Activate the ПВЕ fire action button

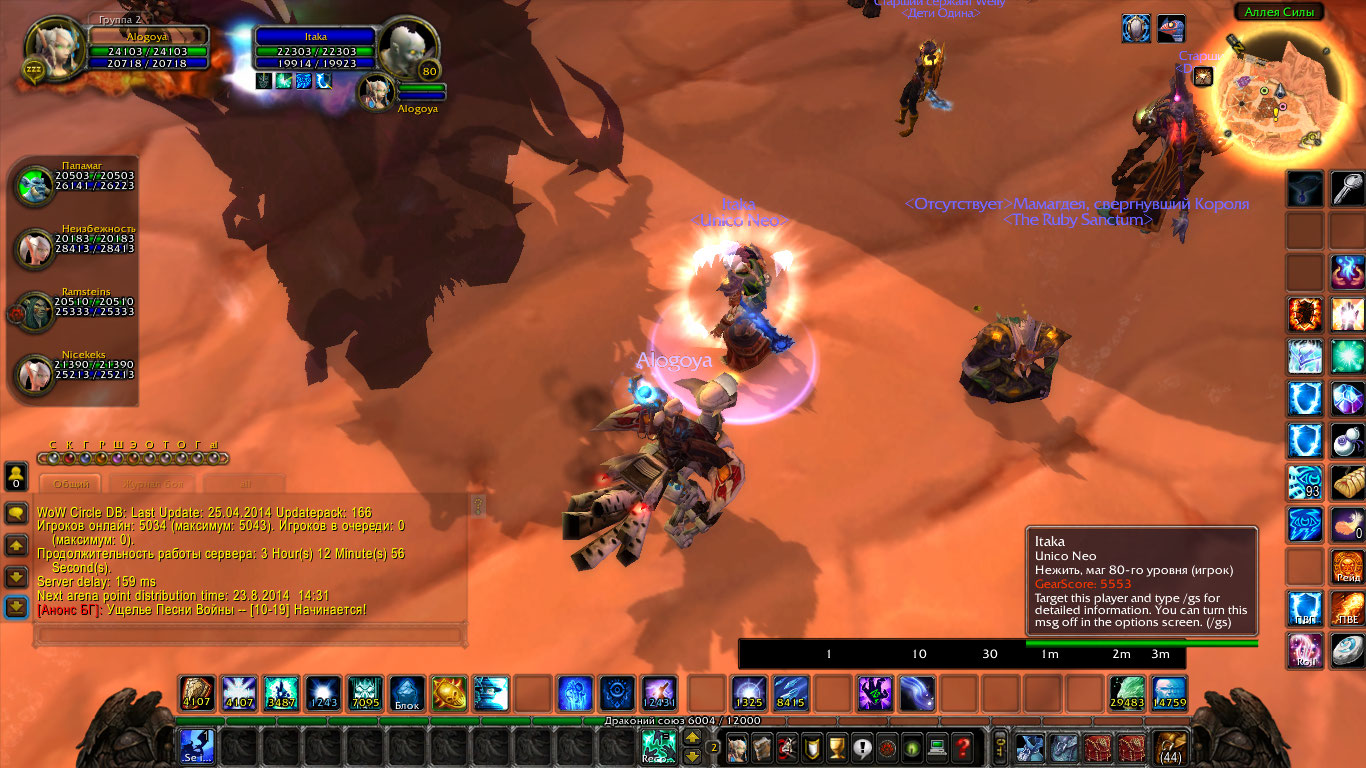pyautogui.click(x=1347, y=608)
